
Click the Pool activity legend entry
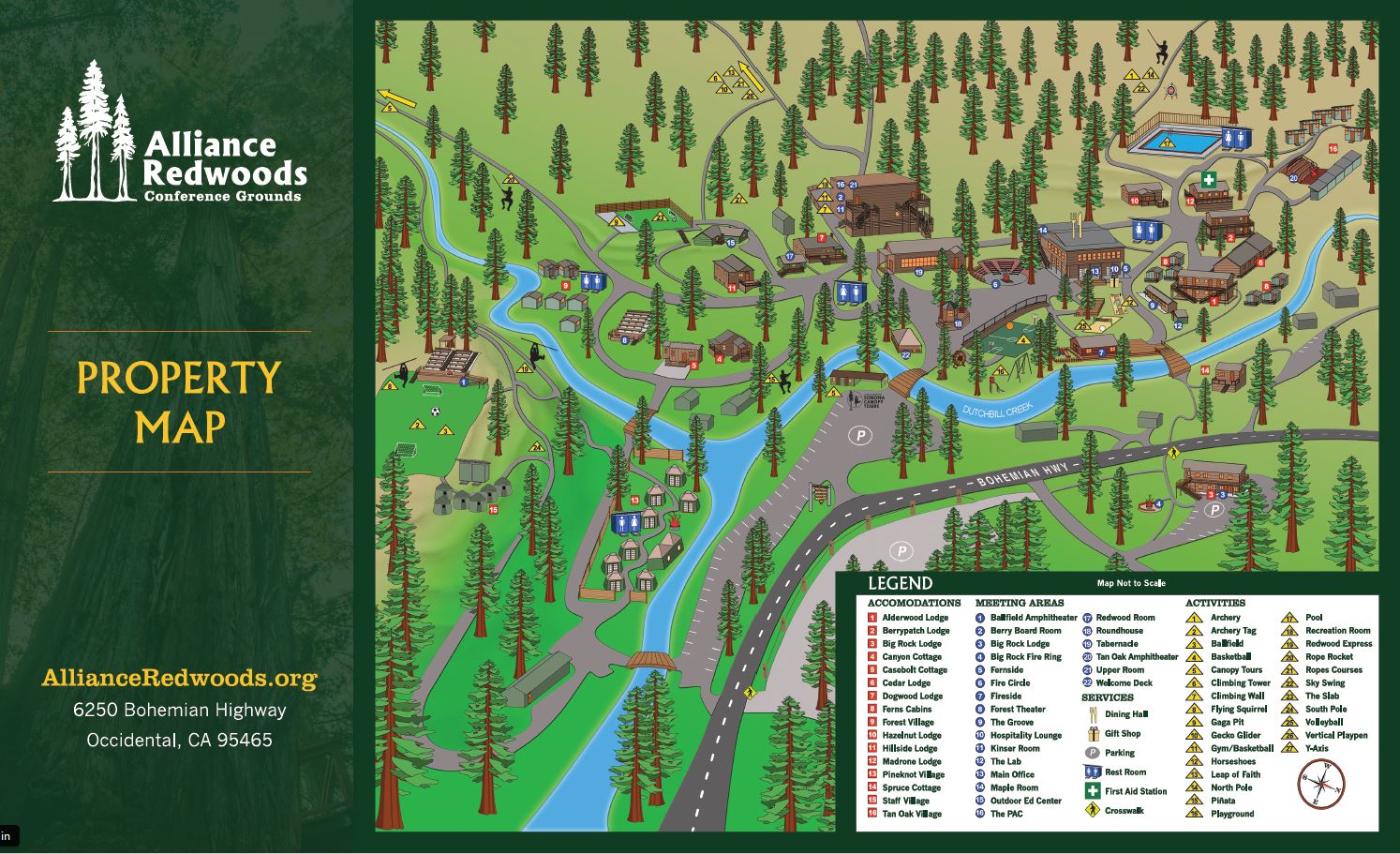tap(1314, 618)
